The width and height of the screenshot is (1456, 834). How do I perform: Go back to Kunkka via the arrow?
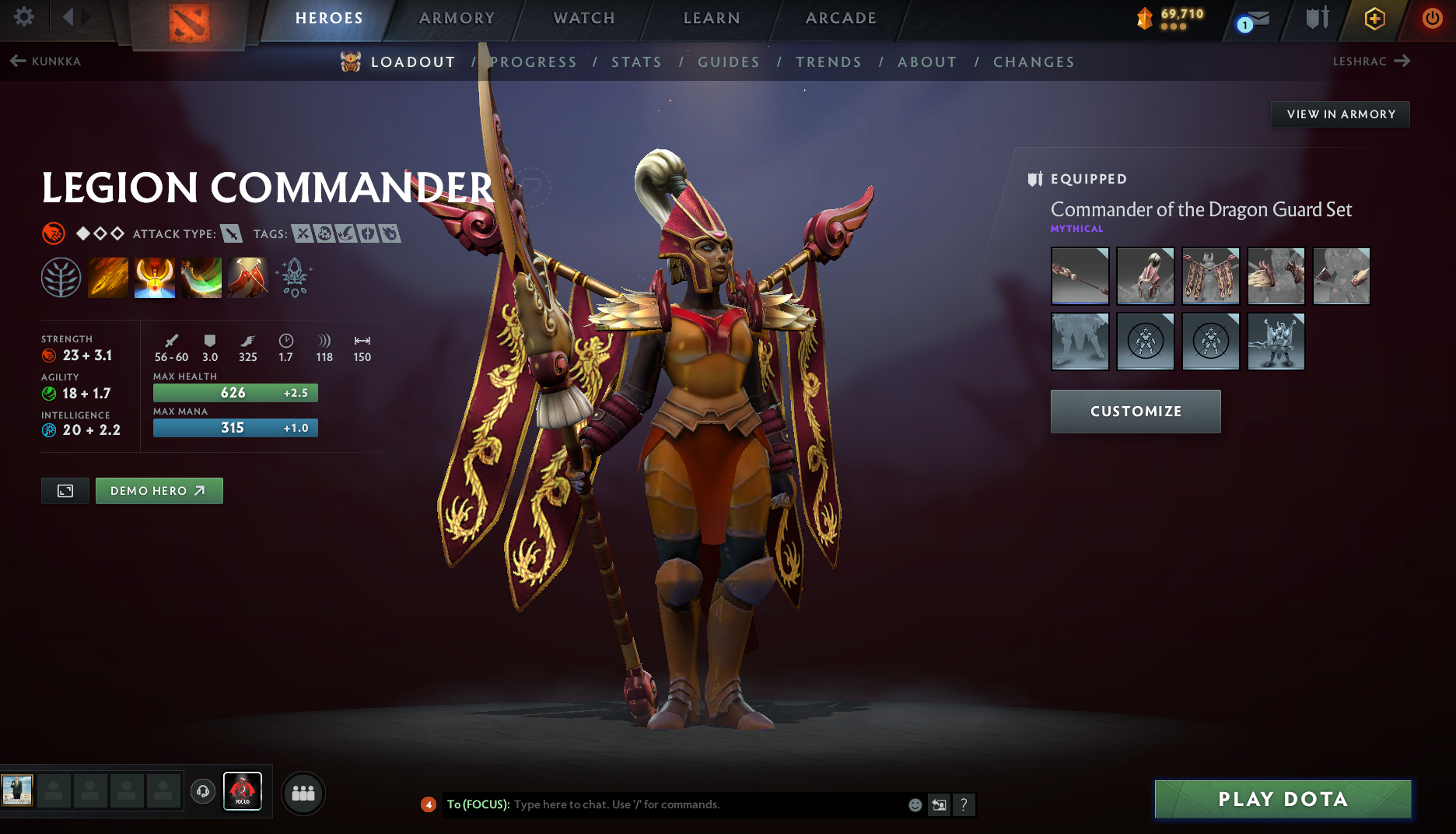click(x=18, y=61)
